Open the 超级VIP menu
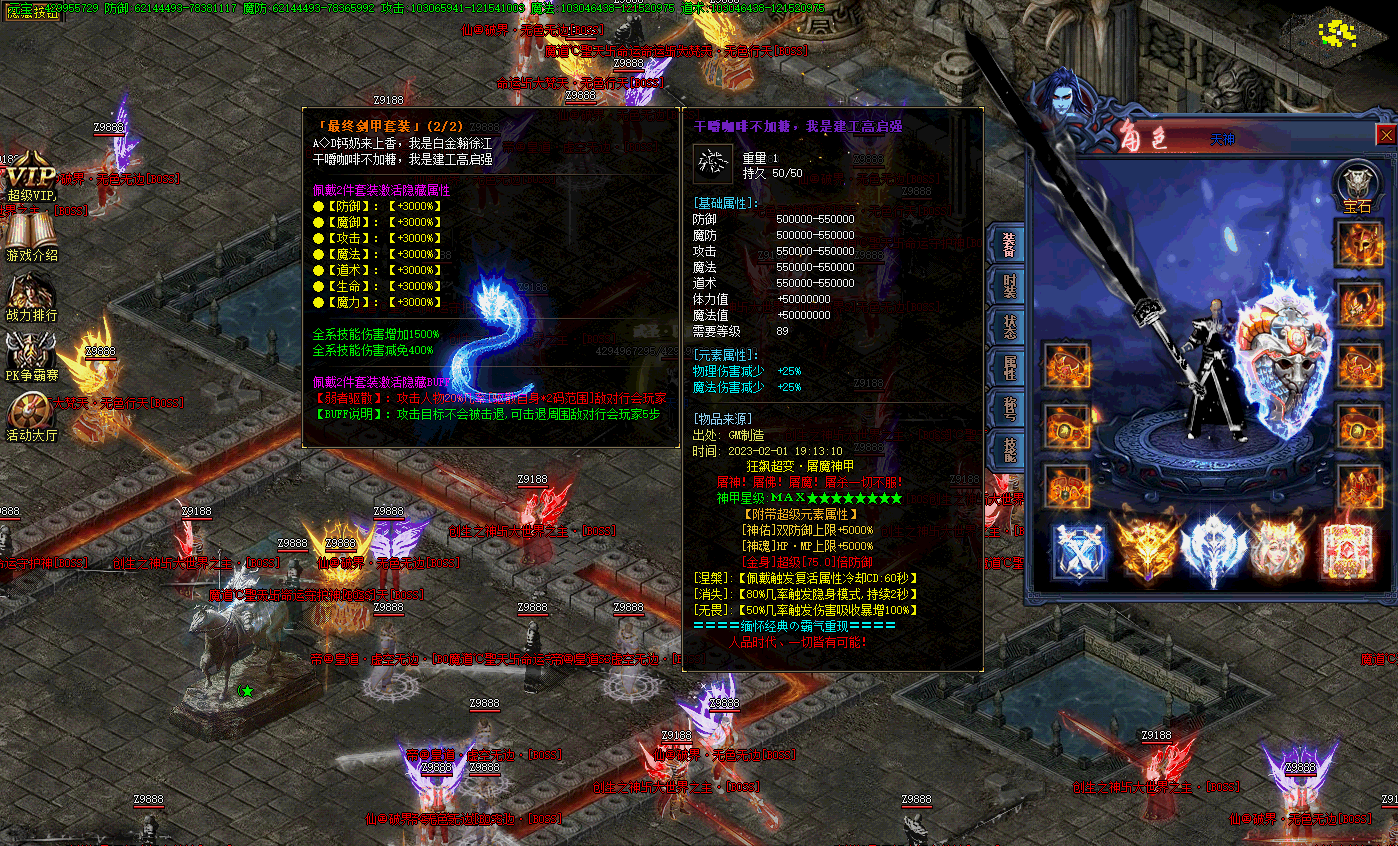Viewport: 1398px width, 846px height. (x=29, y=180)
